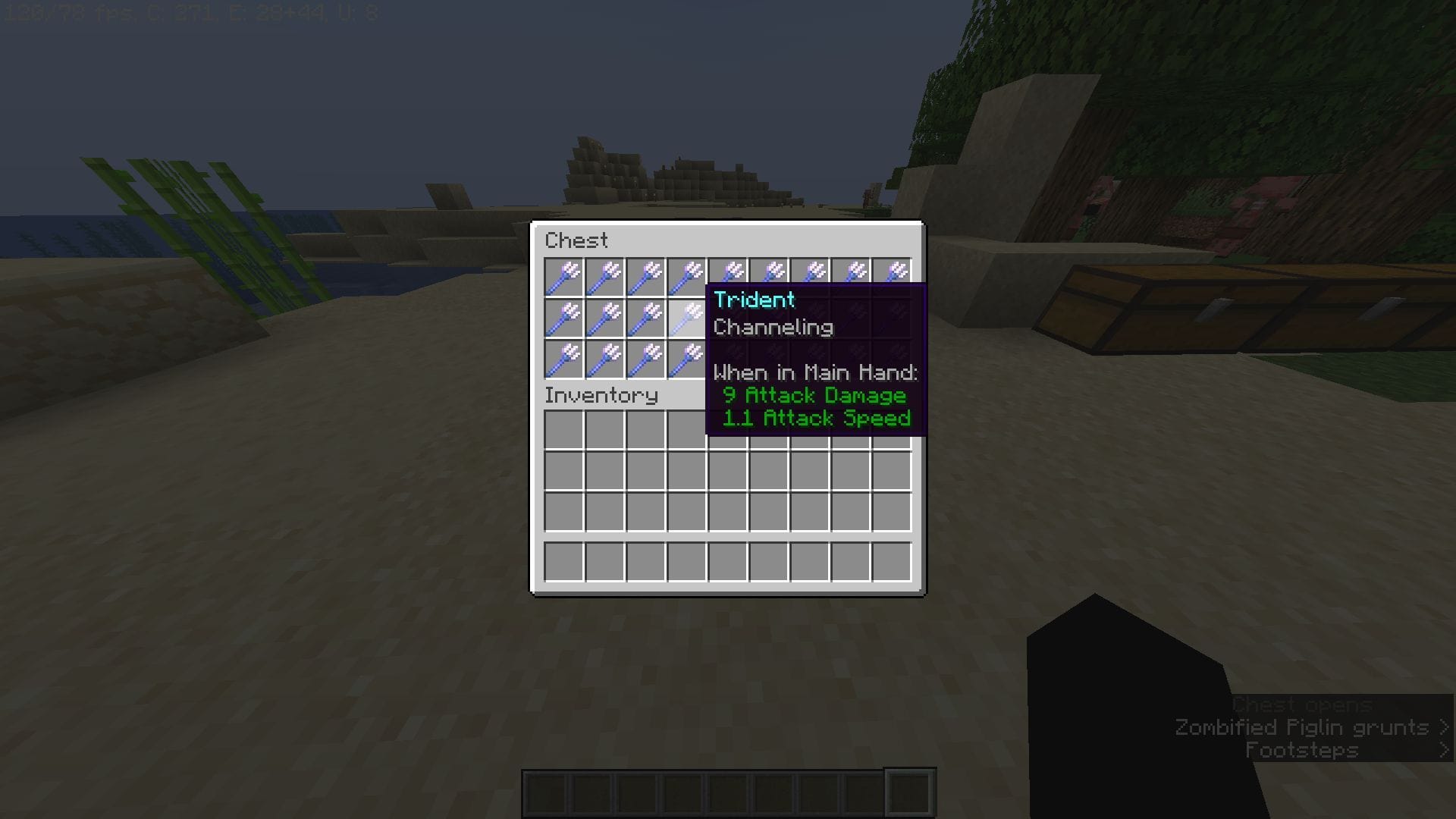This screenshot has width=1456, height=819.
Task: Click the green 9 Attack Damage stat line
Action: (x=815, y=395)
